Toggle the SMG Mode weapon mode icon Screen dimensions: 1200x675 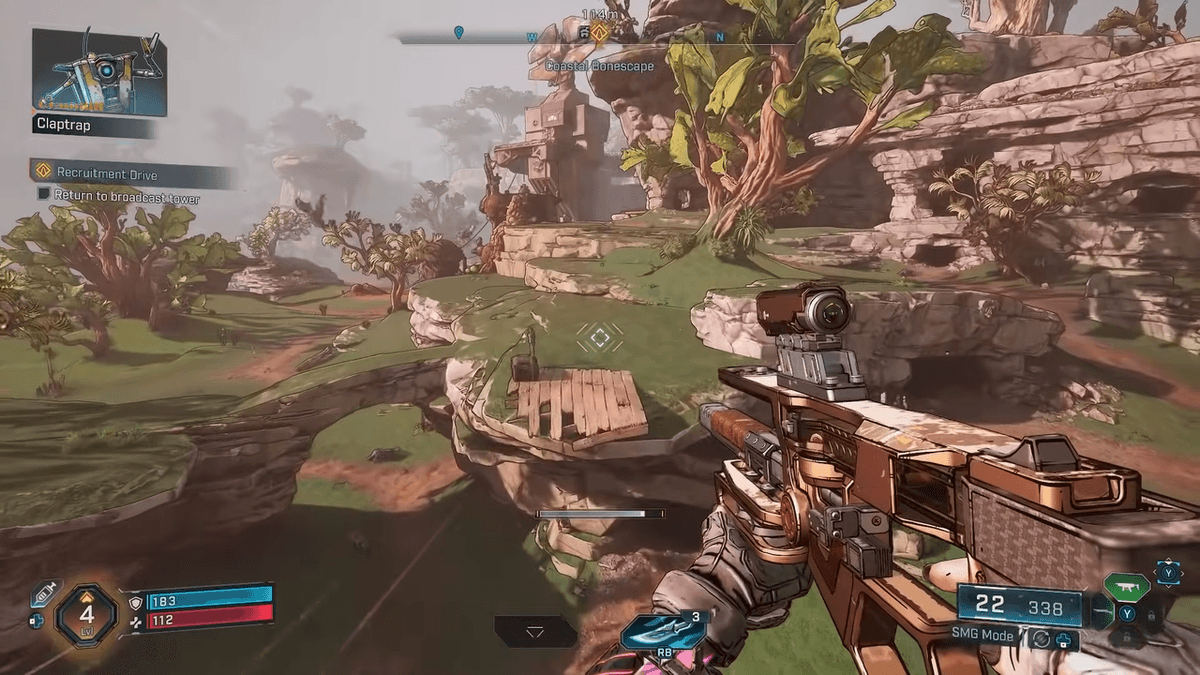[x=1043, y=637]
